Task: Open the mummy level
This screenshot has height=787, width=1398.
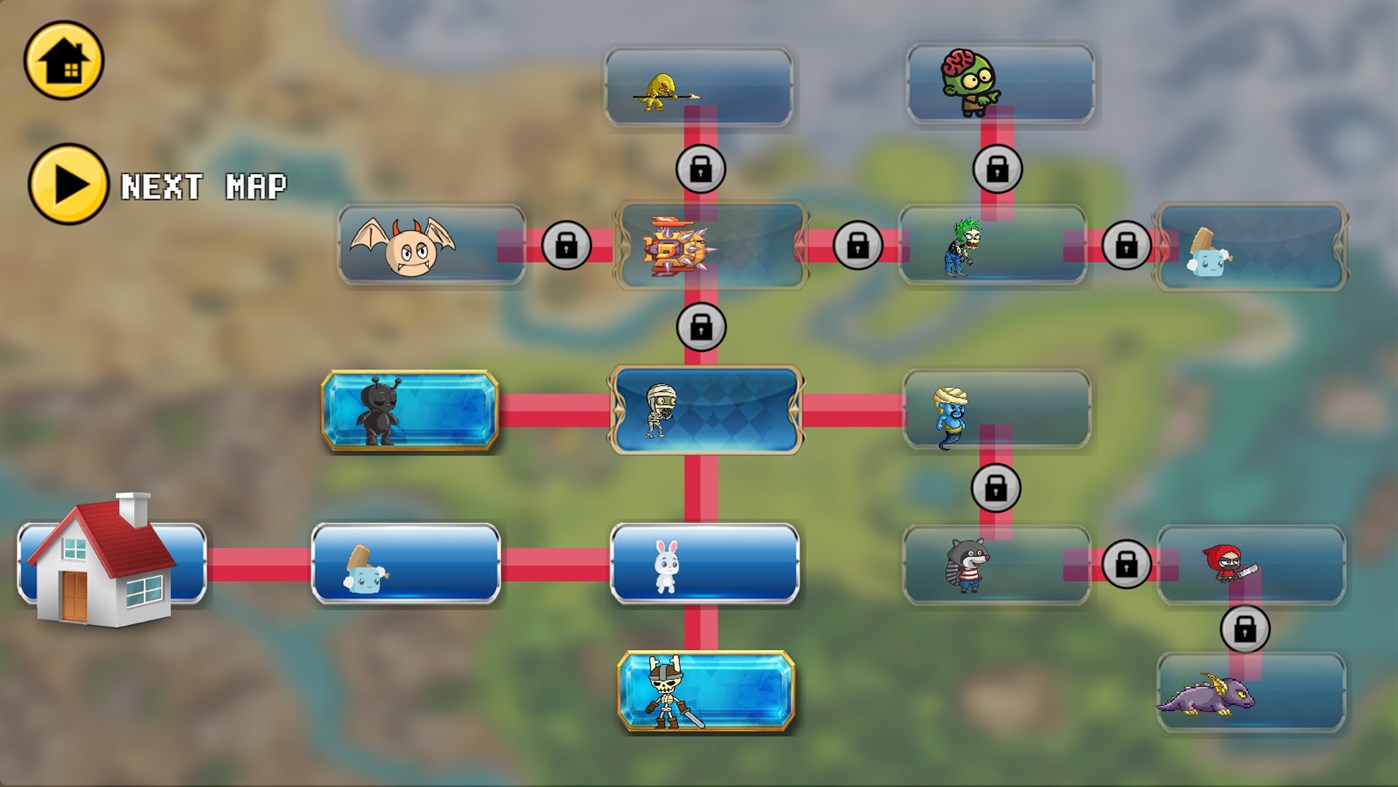Action: click(x=705, y=410)
